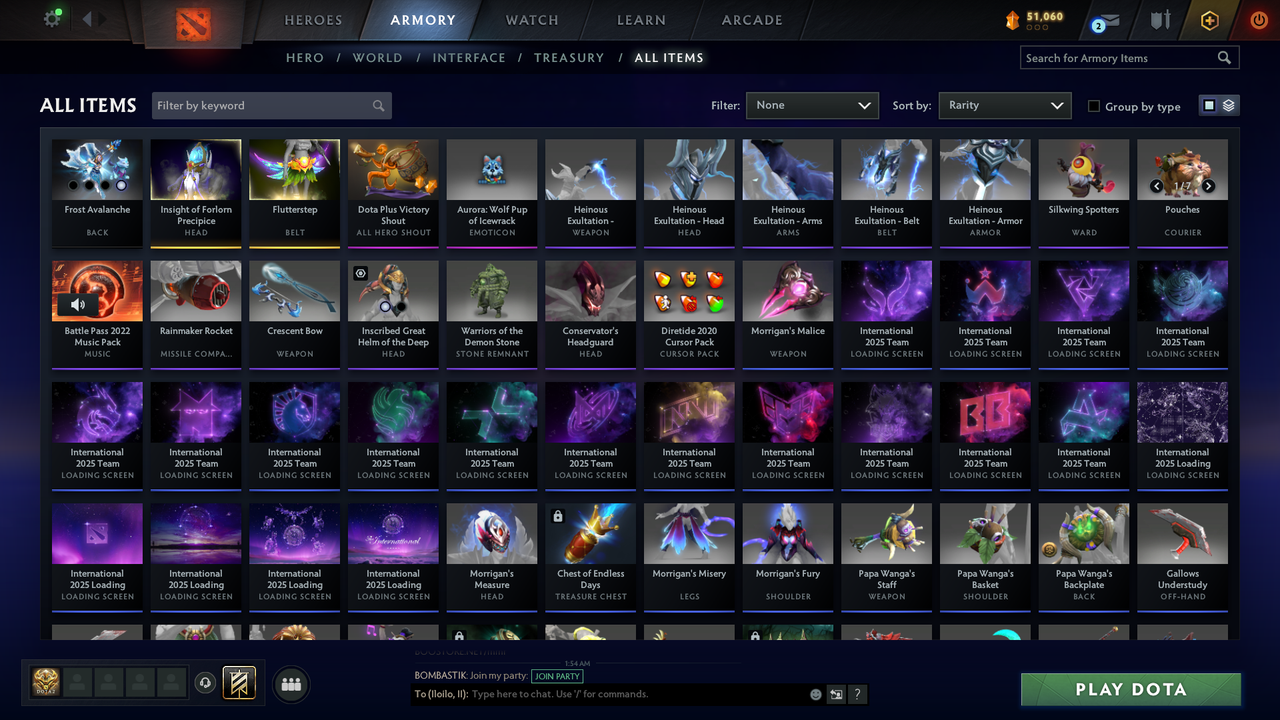Enable the Group by type checkbox

tap(1094, 106)
